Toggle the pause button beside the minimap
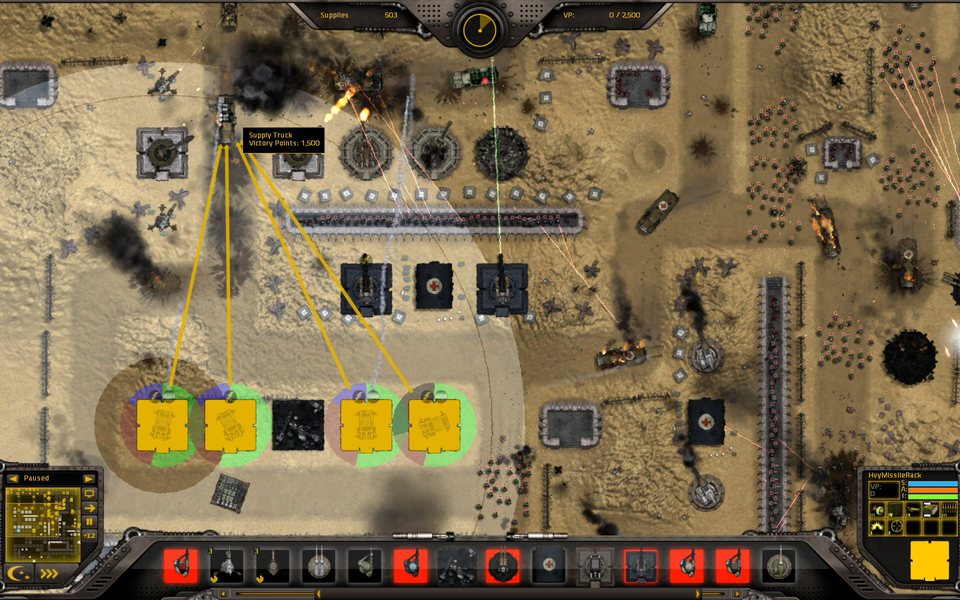The image size is (960, 600). pos(90,521)
